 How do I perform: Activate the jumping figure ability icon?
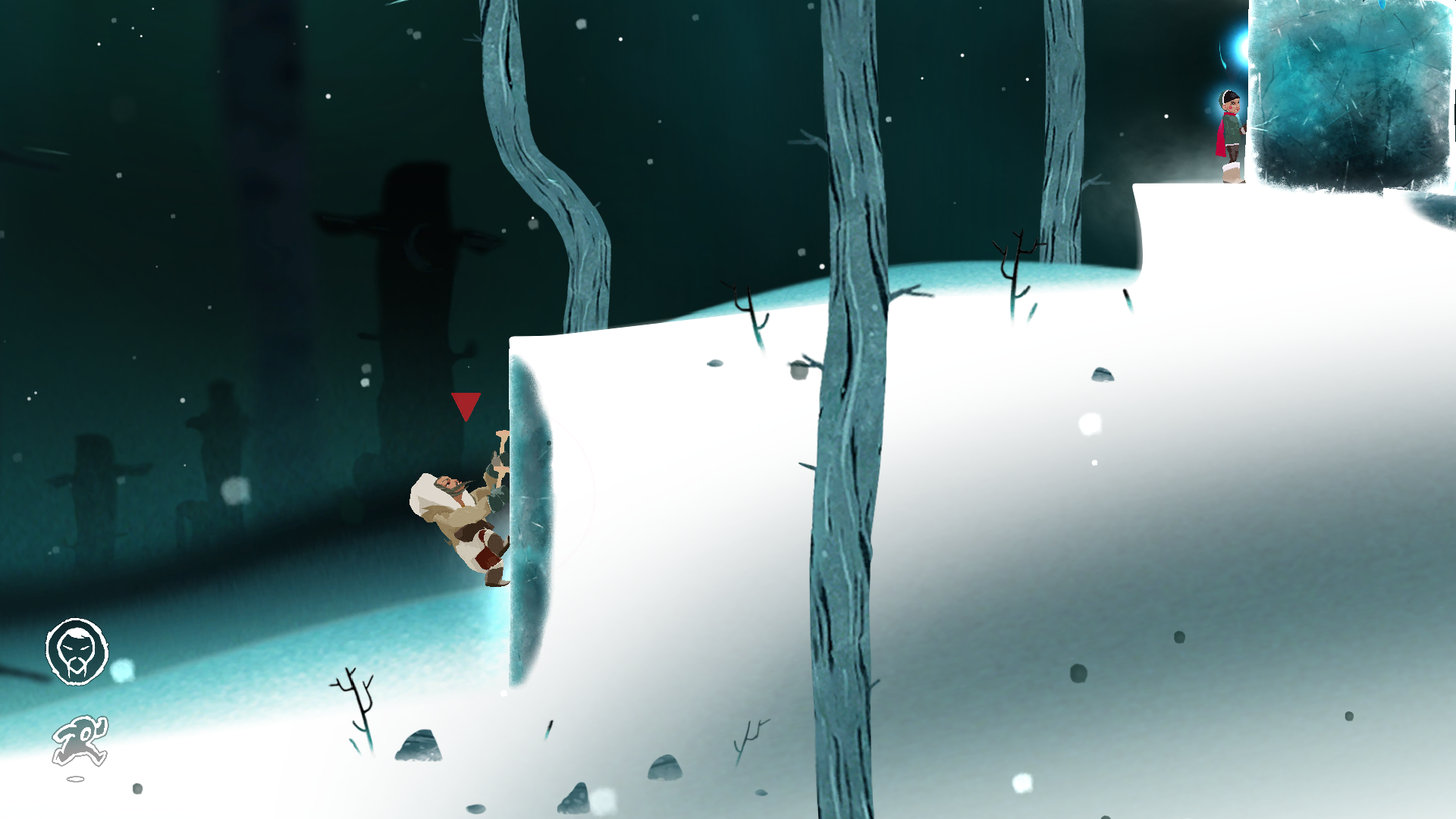pos(80,742)
